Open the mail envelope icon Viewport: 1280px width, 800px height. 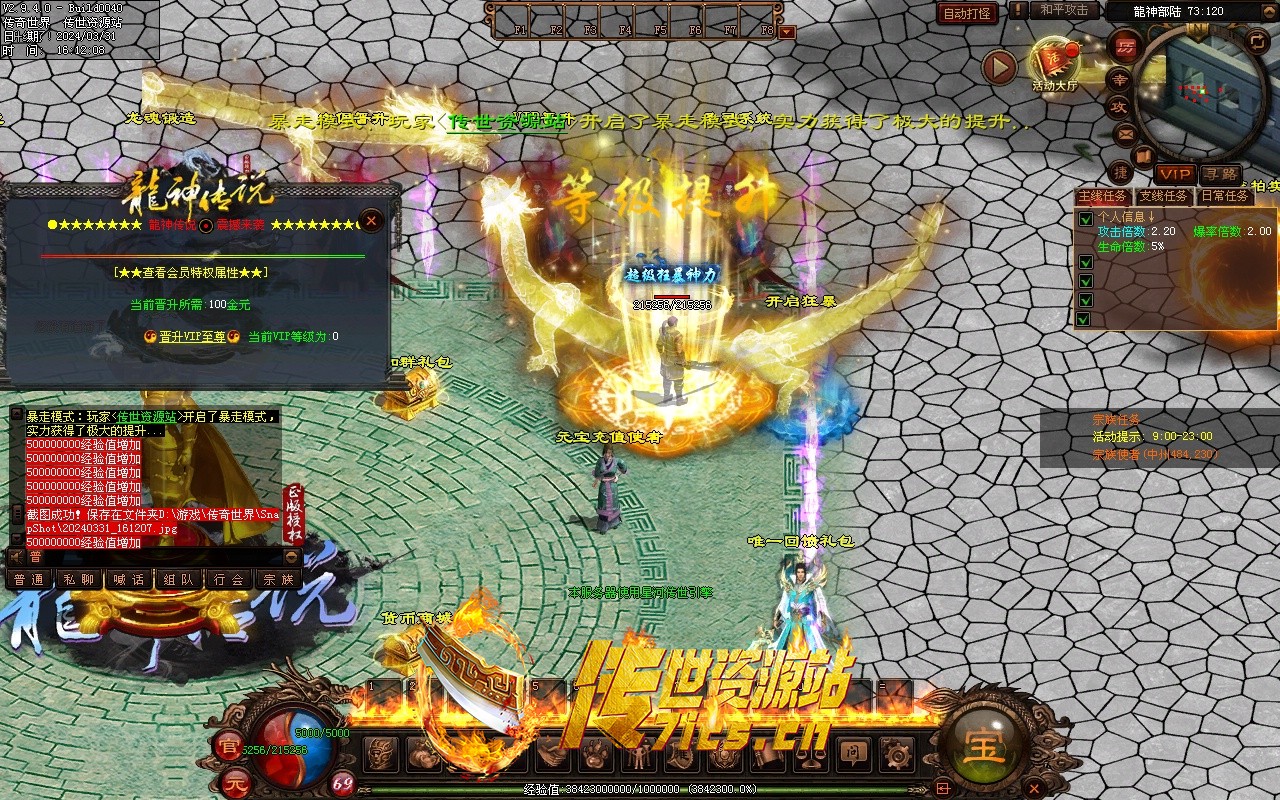tap(1126, 133)
